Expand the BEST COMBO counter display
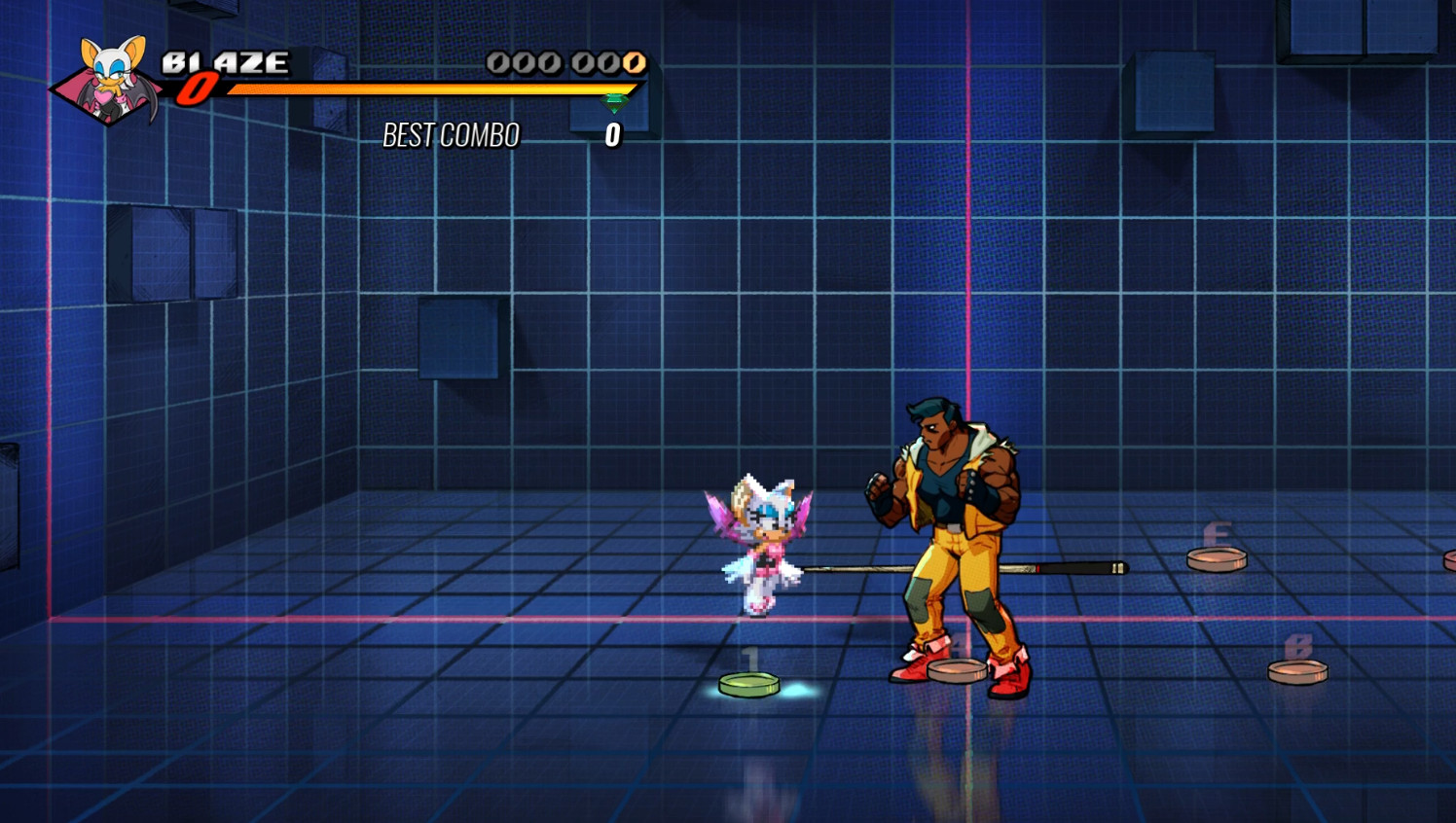1456x823 pixels. point(612,133)
